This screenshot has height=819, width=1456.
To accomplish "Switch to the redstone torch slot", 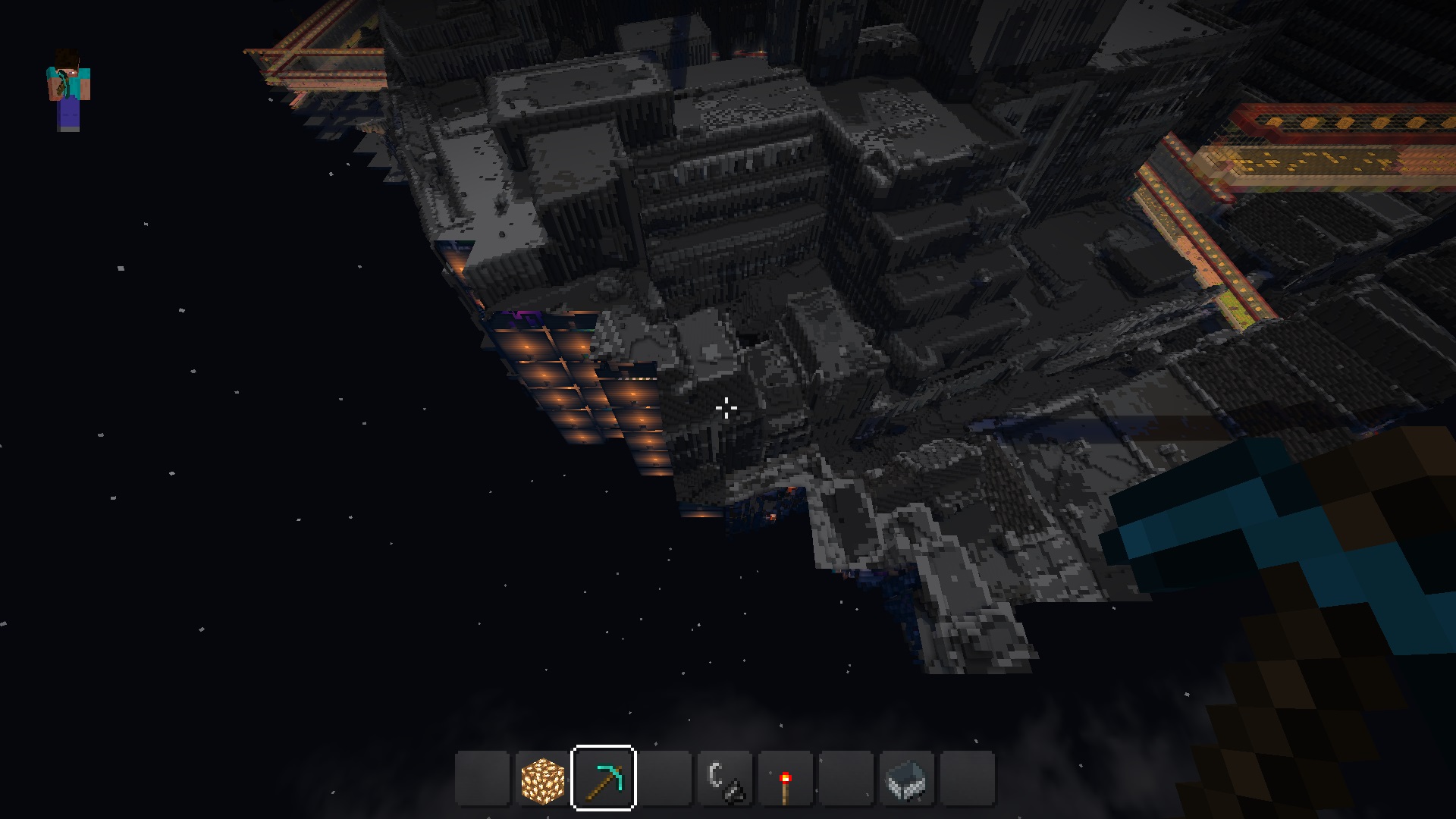I will coord(786,779).
